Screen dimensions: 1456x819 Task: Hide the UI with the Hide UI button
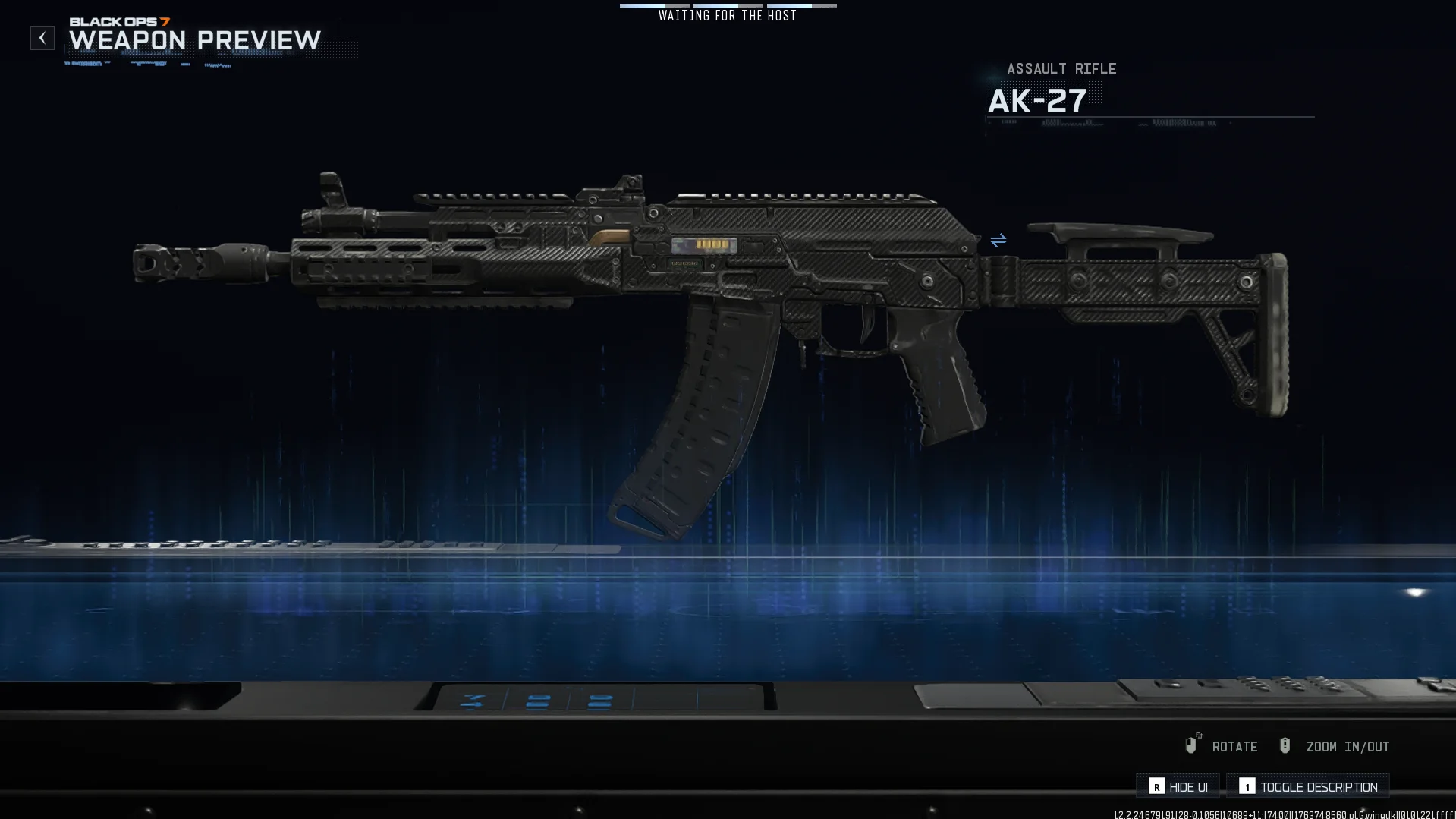[x=1178, y=786]
